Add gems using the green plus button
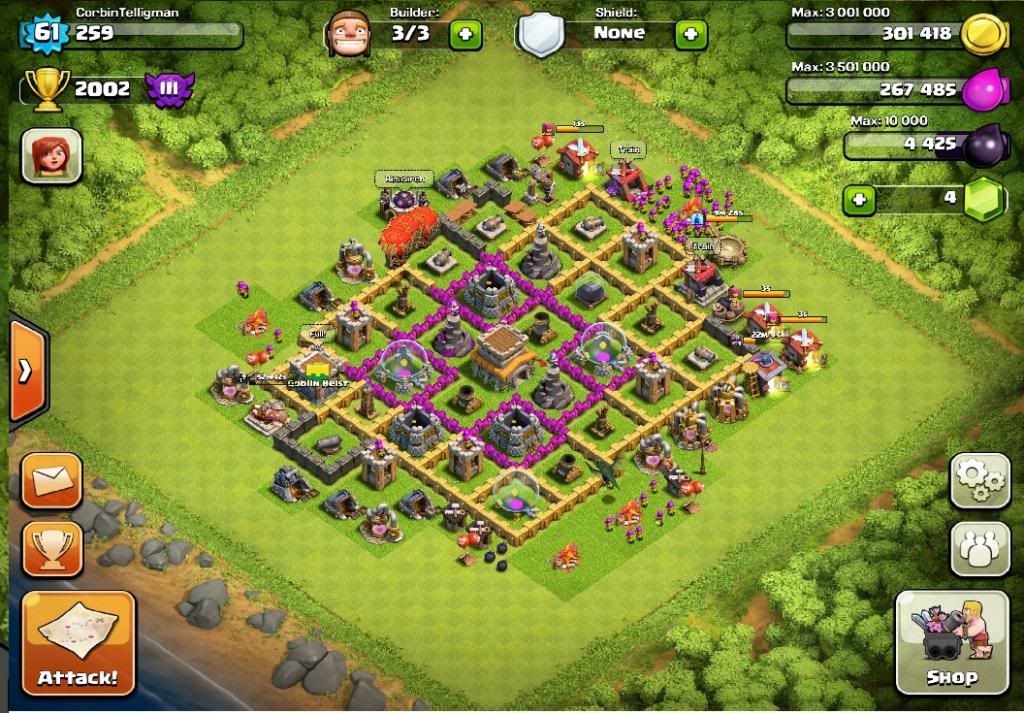Screen dimensions: 1024x713 coord(858,199)
